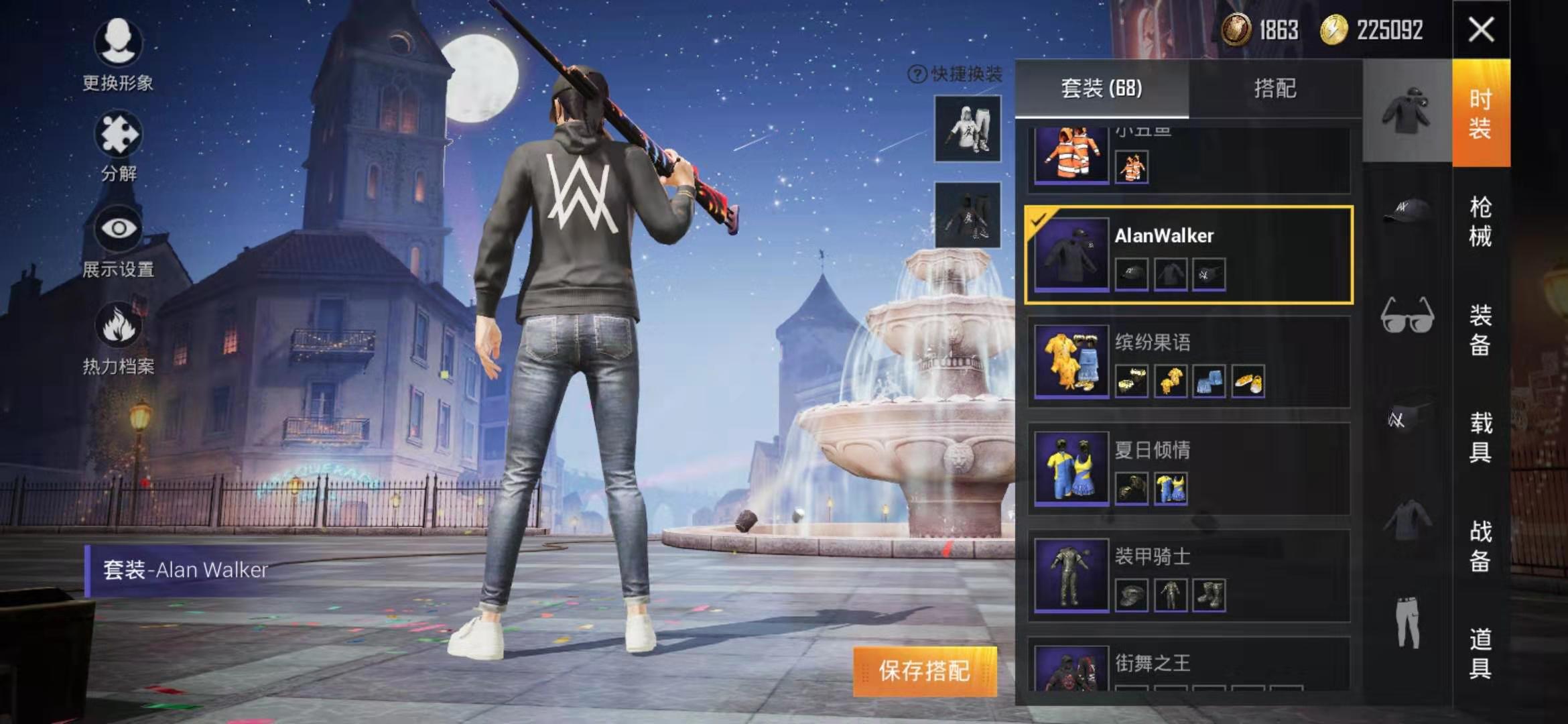The image size is (1568, 724).
Task: Select the glasses accessory slot
Action: pyautogui.click(x=1407, y=316)
